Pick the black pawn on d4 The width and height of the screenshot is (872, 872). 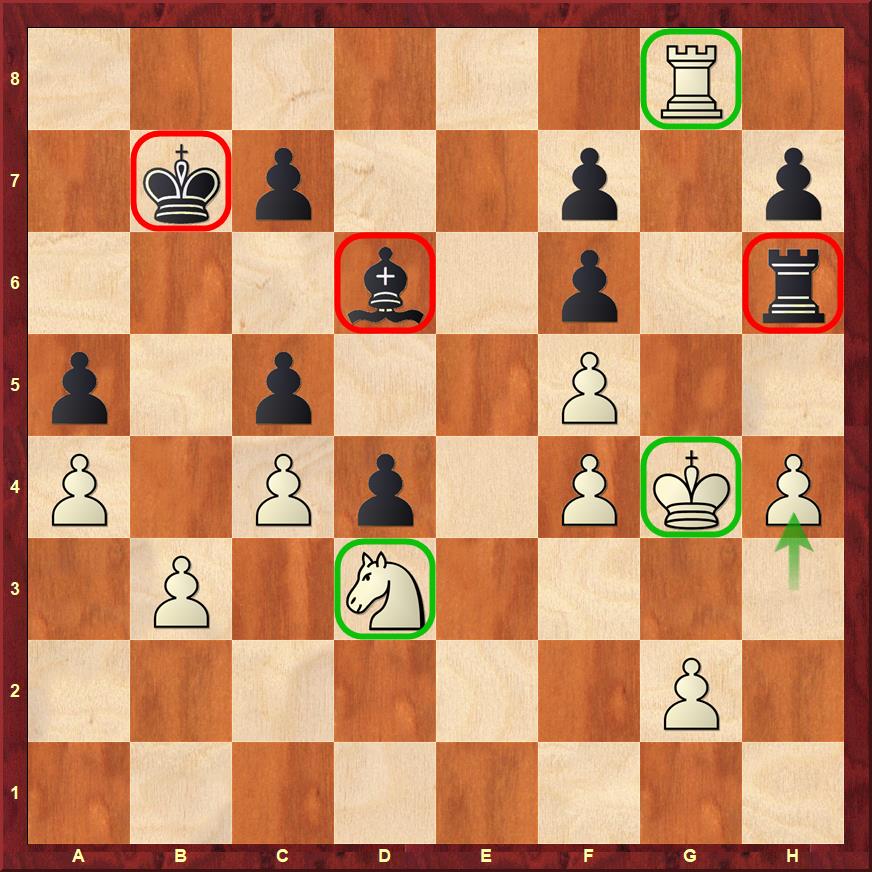coord(385,487)
